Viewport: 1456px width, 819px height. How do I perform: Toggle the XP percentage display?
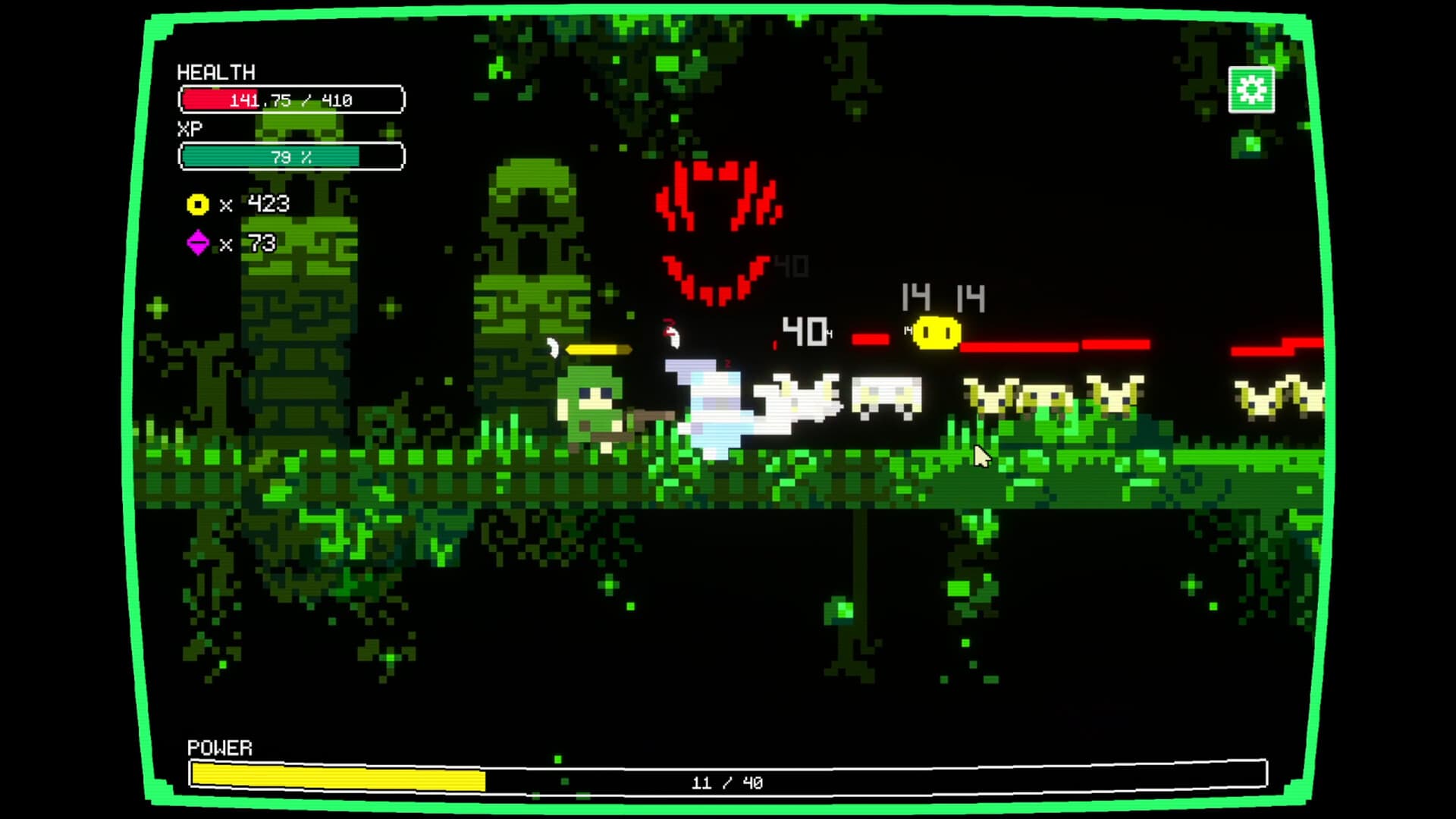pyautogui.click(x=290, y=157)
